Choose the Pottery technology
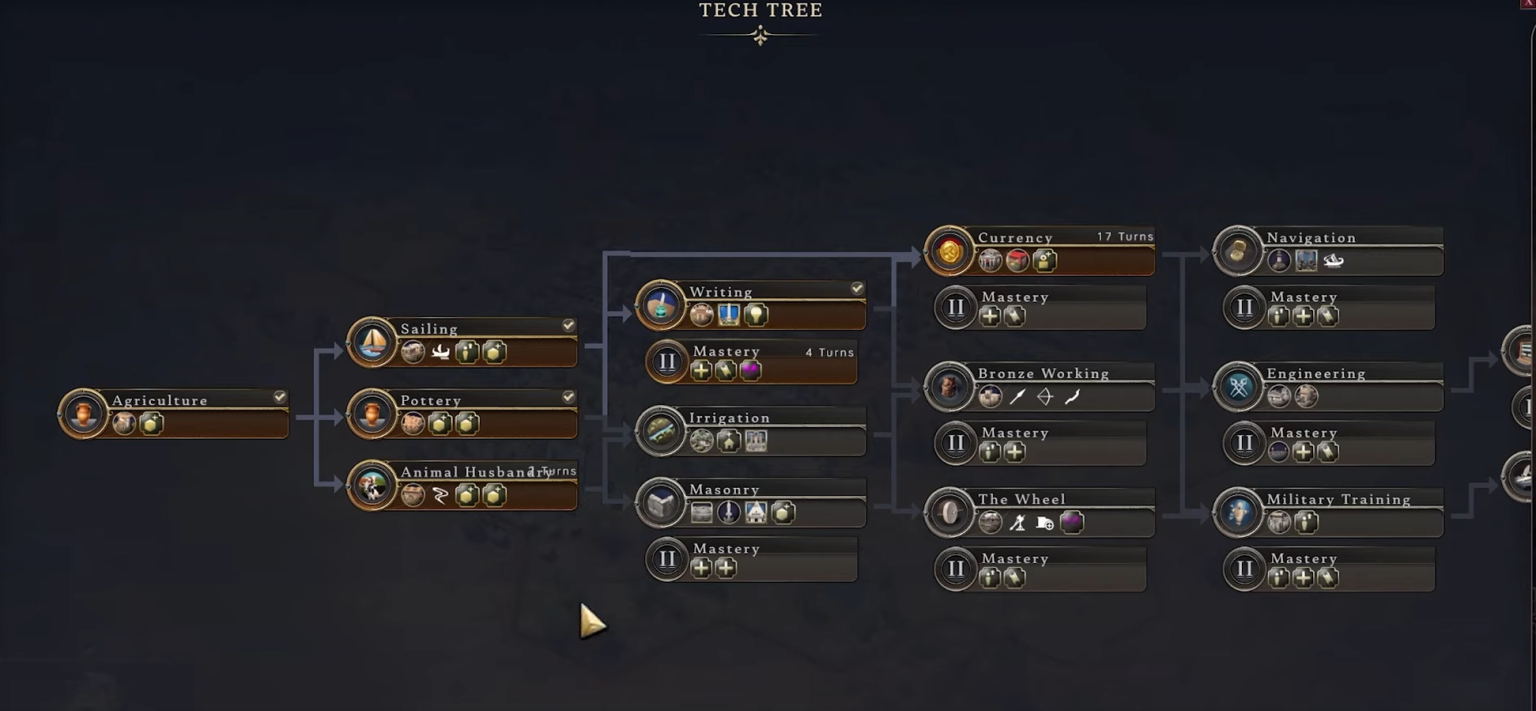This screenshot has width=1536, height=711. click(463, 413)
